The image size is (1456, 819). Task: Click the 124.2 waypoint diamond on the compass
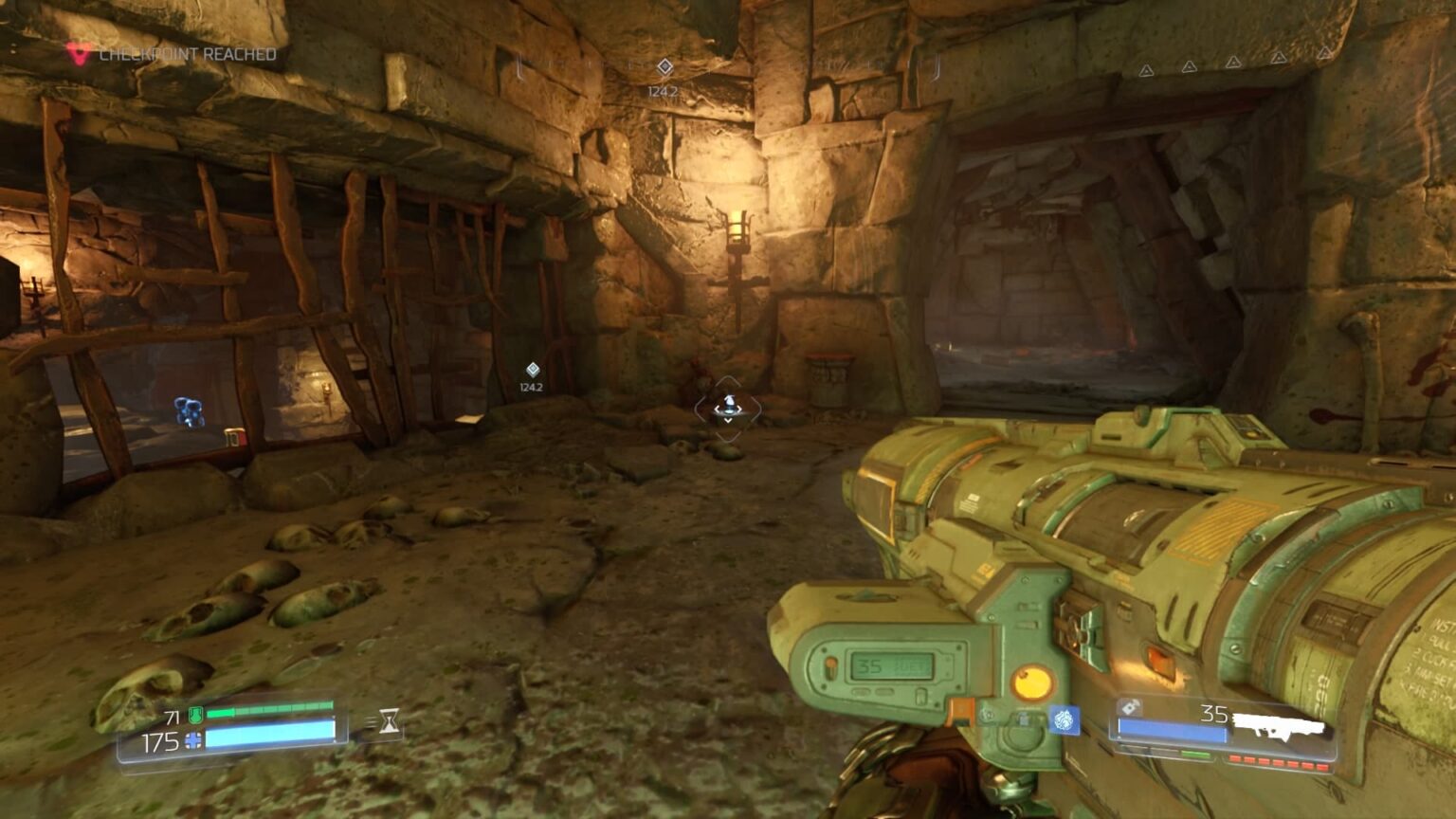point(664,66)
